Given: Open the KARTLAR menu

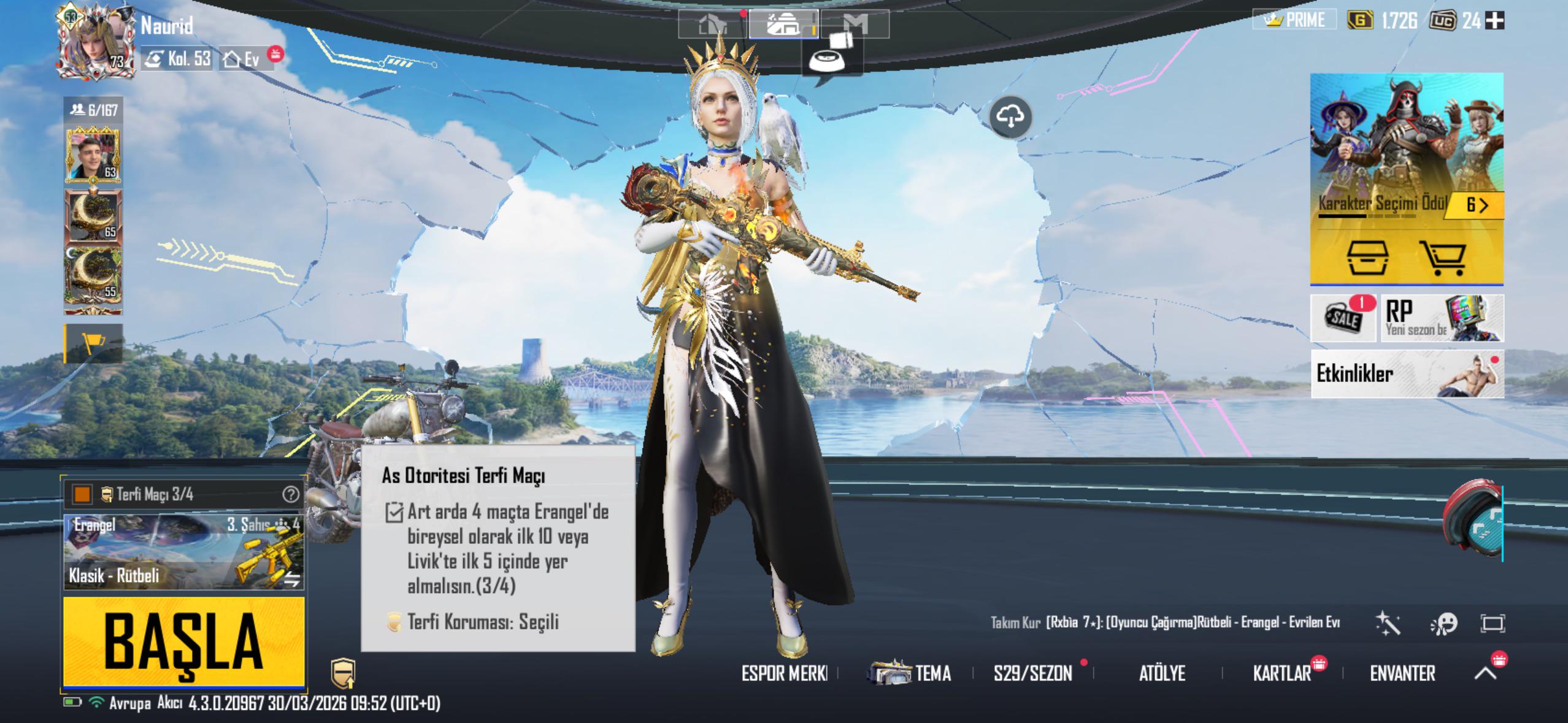Looking at the screenshot, I should [1282, 673].
